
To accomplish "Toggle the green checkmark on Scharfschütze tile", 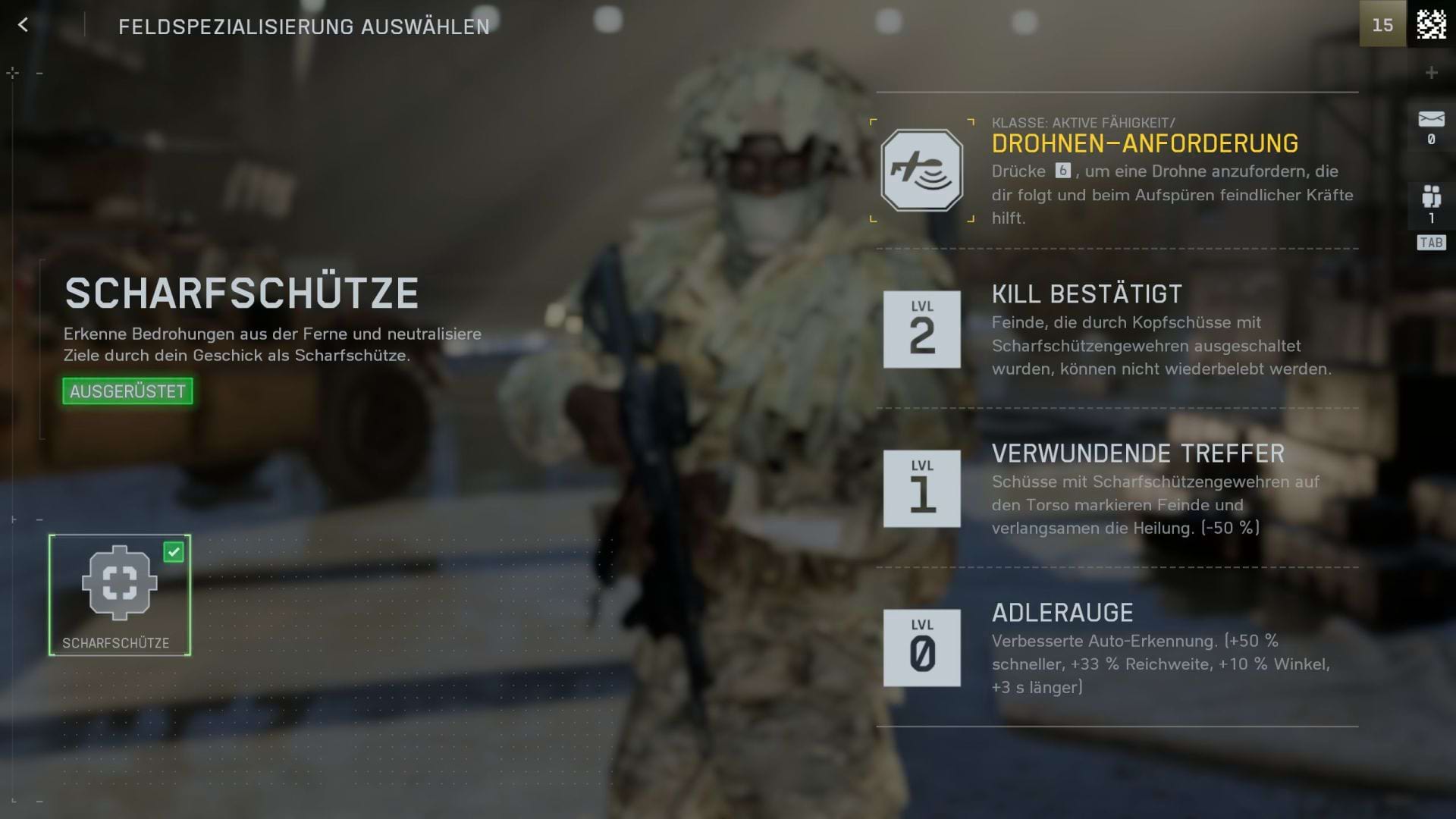I will click(x=174, y=553).
